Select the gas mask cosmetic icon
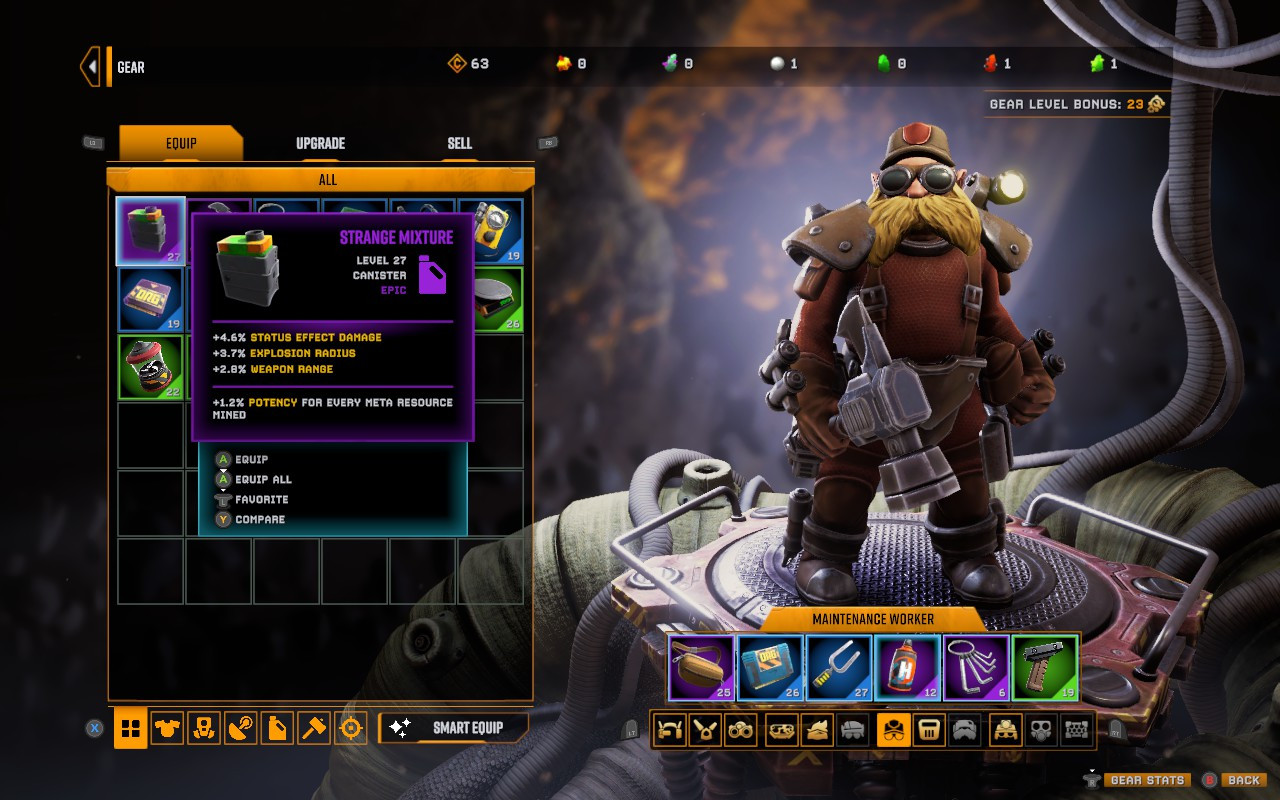Viewport: 1280px width, 800px height. [x=1042, y=729]
